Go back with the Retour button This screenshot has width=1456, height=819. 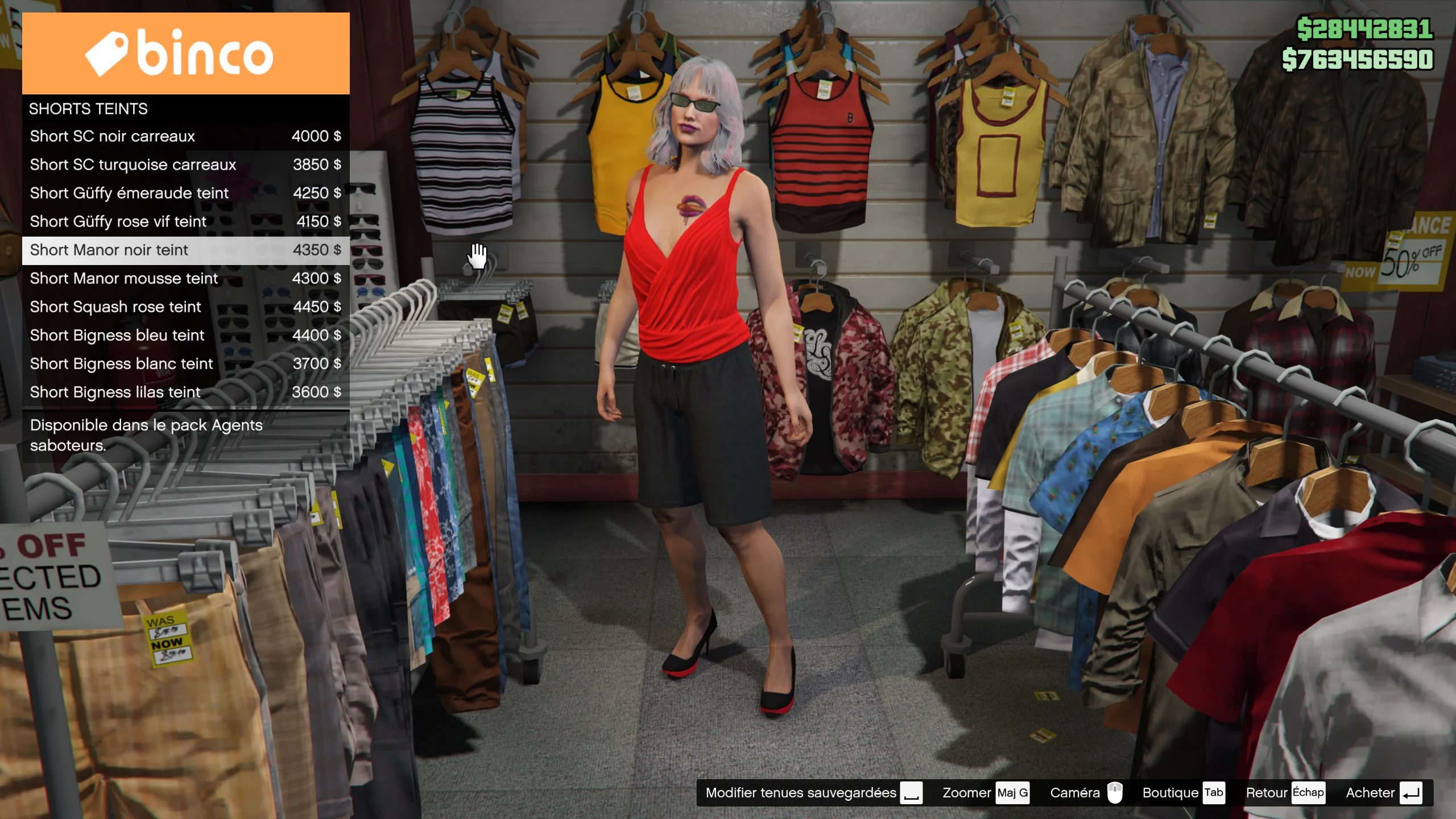[1284, 793]
